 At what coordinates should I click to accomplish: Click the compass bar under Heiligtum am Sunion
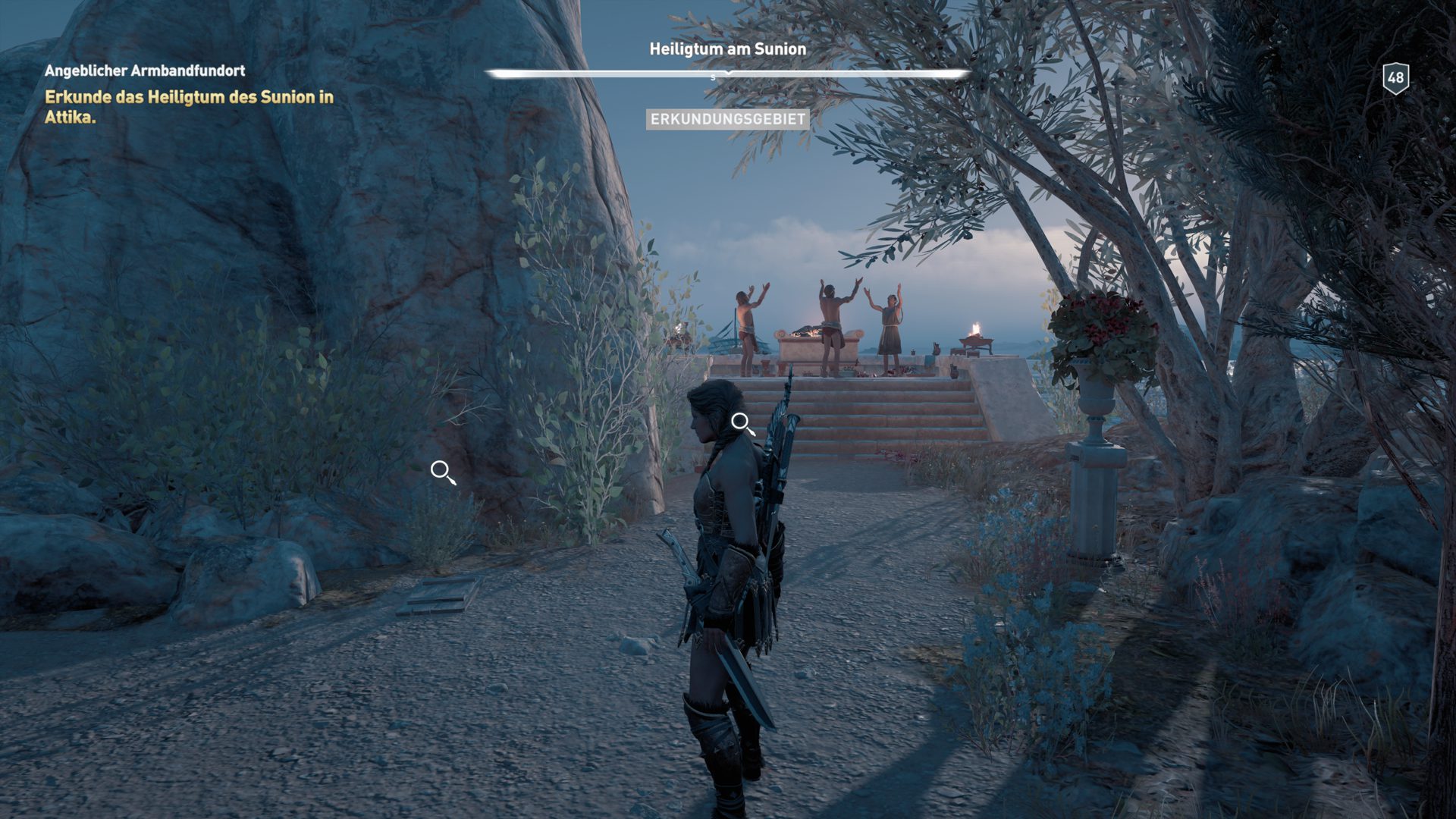click(x=726, y=74)
